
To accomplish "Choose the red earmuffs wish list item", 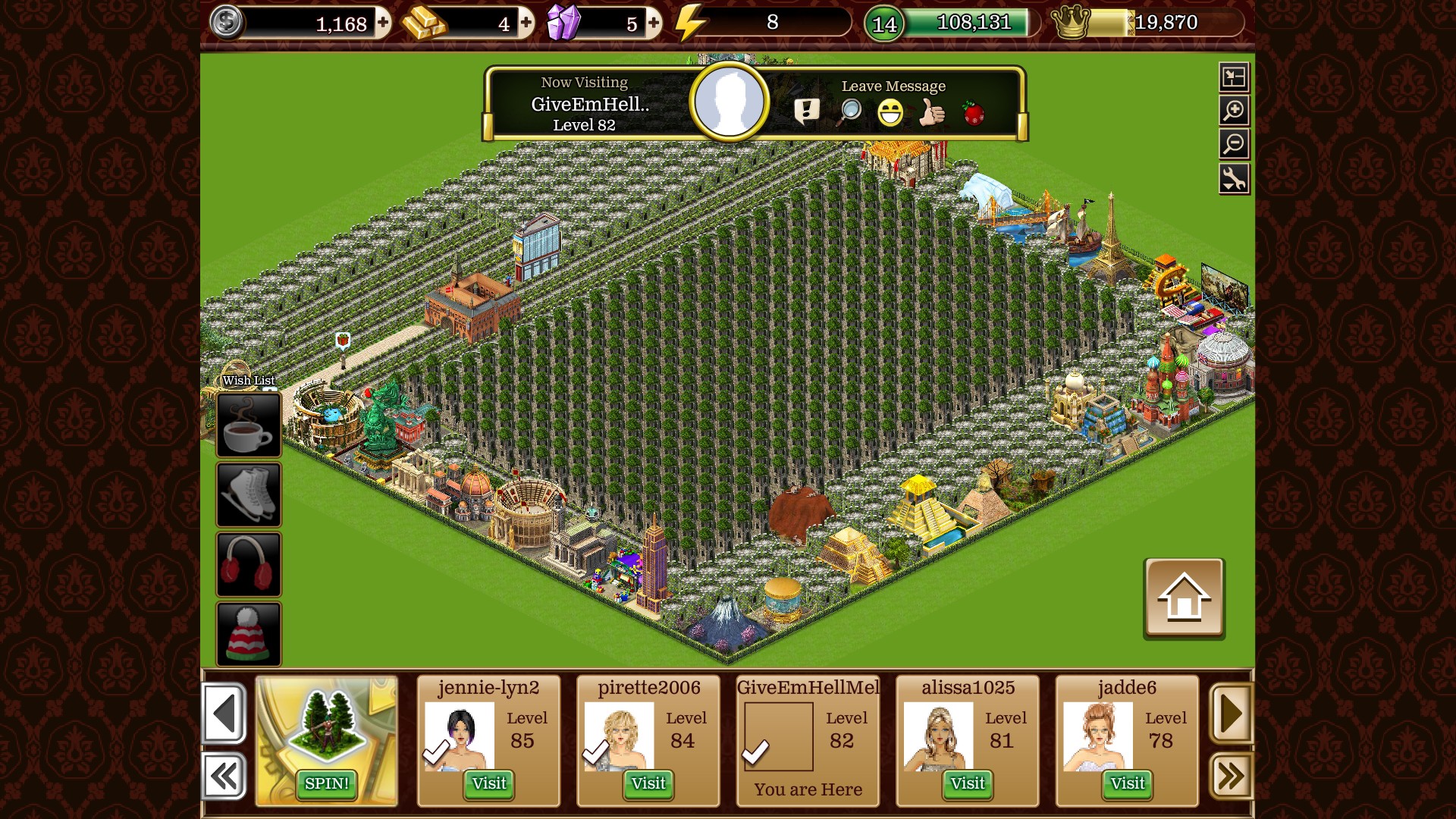I will click(249, 564).
